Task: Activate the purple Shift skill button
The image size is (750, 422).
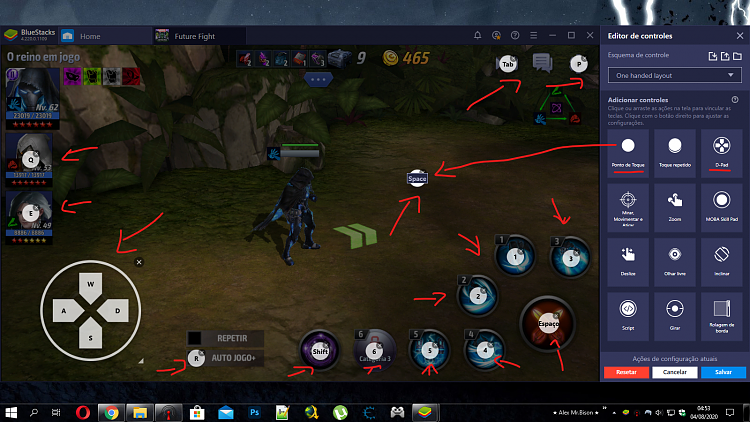Action: pos(320,351)
